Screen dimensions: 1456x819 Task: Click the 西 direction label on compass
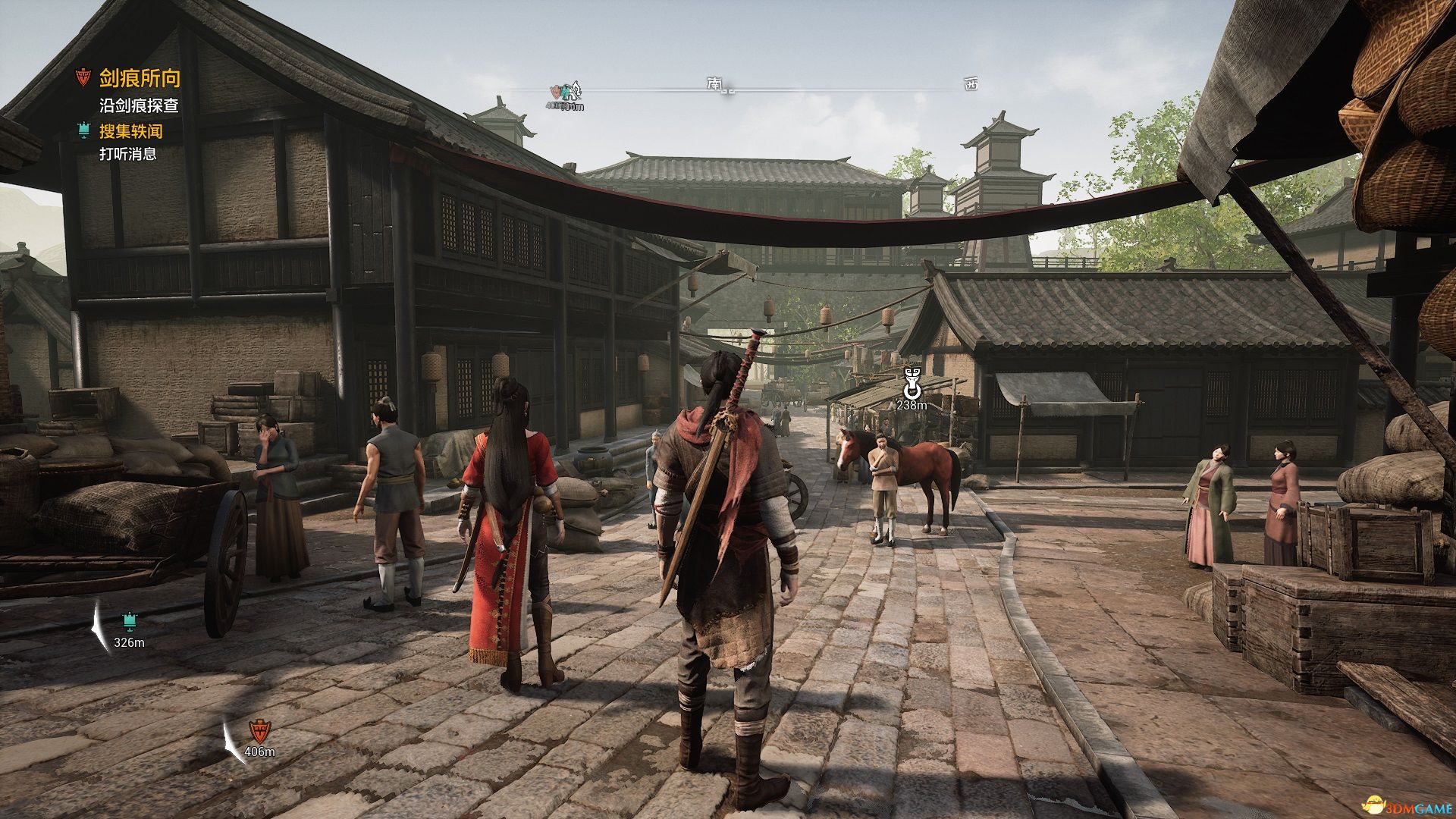click(x=971, y=84)
